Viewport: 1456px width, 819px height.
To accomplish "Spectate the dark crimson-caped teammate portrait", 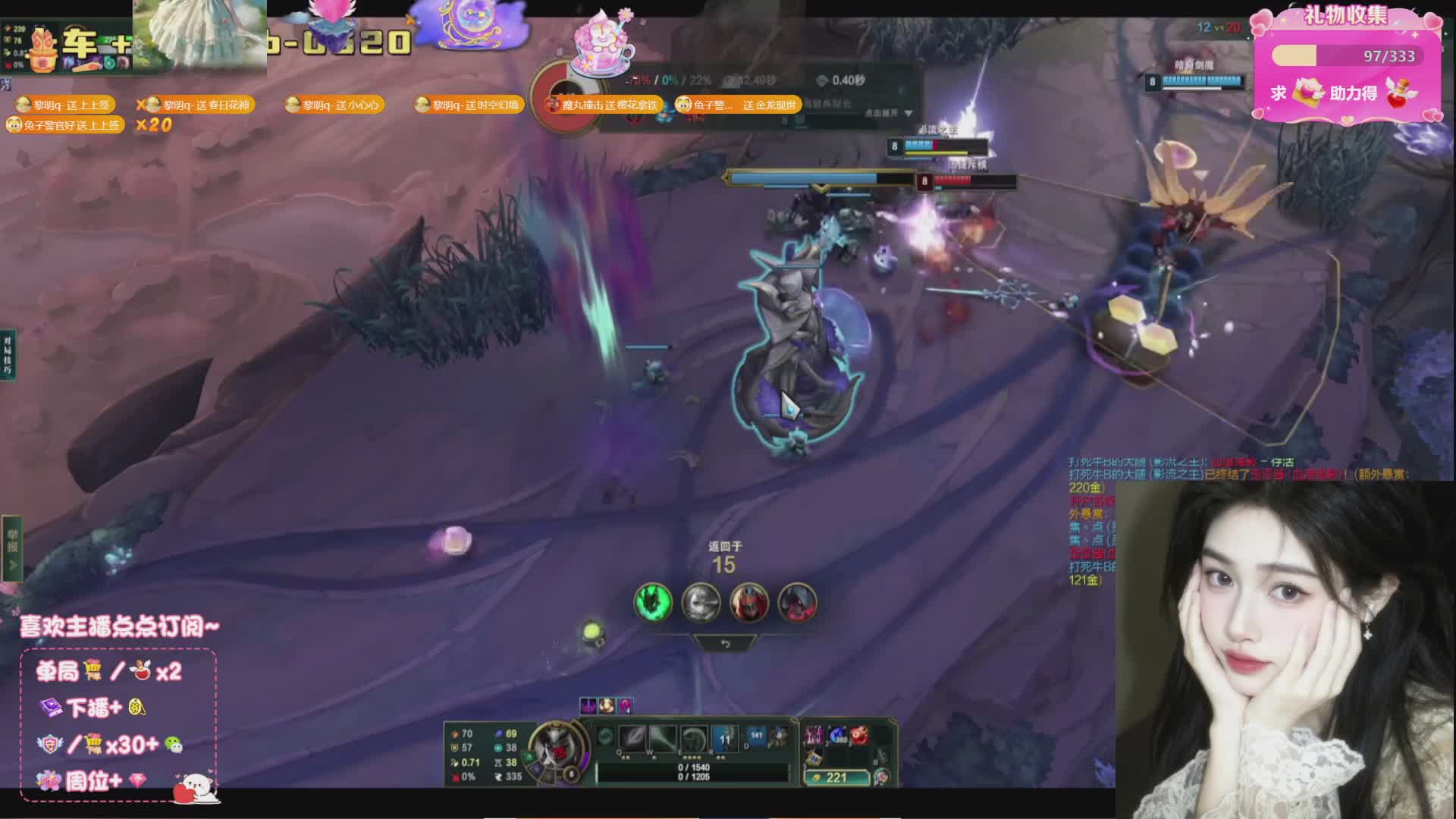I will (796, 603).
